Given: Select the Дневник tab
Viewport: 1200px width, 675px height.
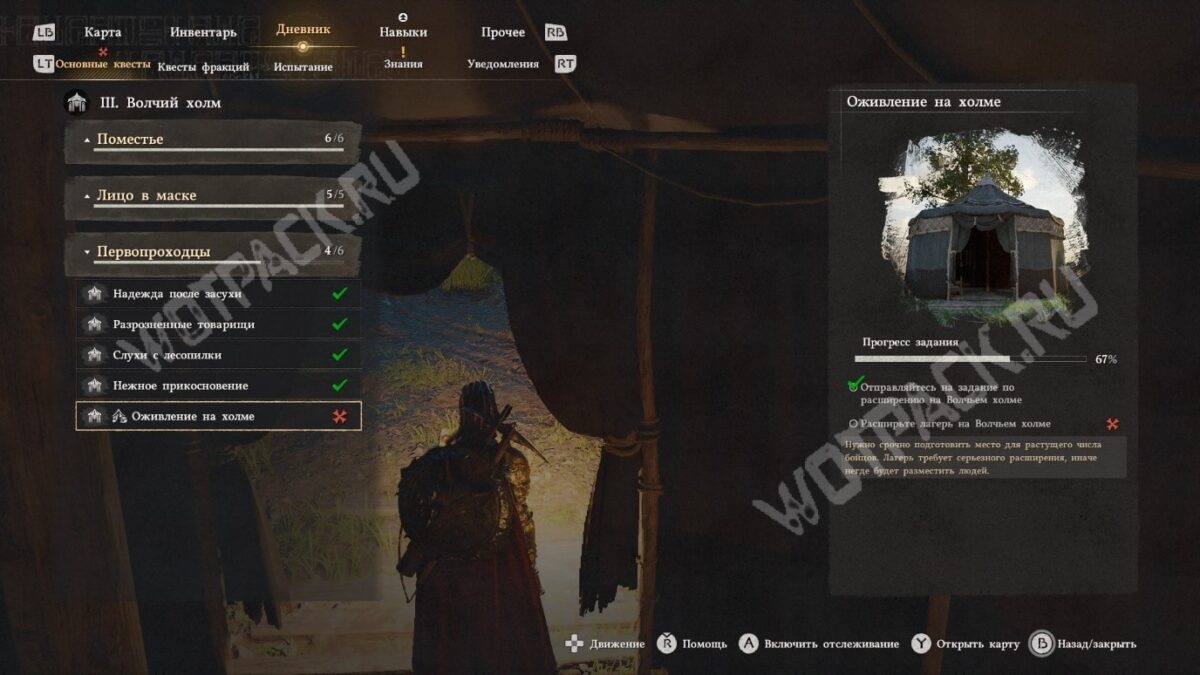Looking at the screenshot, I should [x=303, y=30].
